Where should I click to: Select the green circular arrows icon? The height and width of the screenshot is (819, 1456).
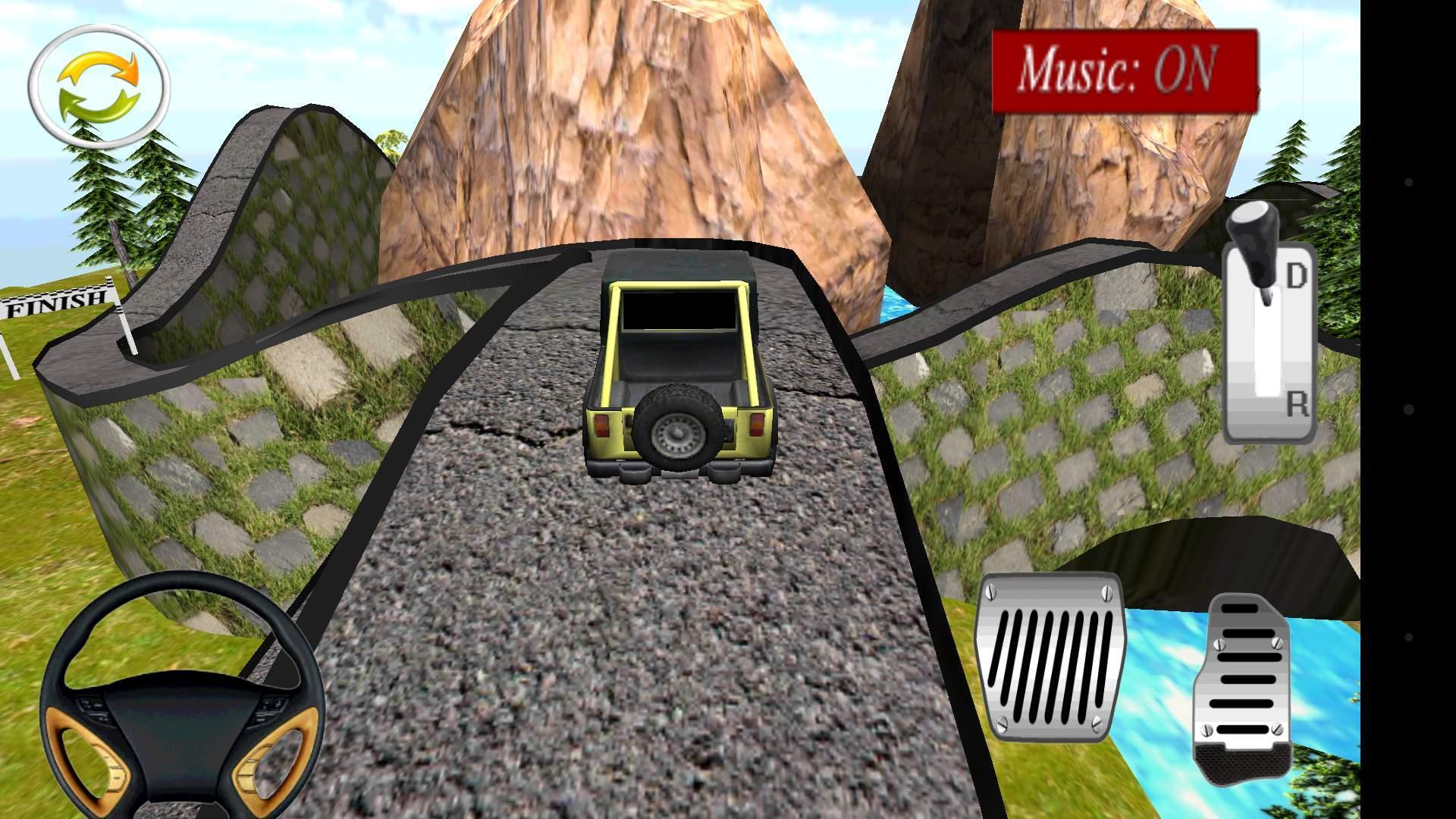[x=99, y=83]
